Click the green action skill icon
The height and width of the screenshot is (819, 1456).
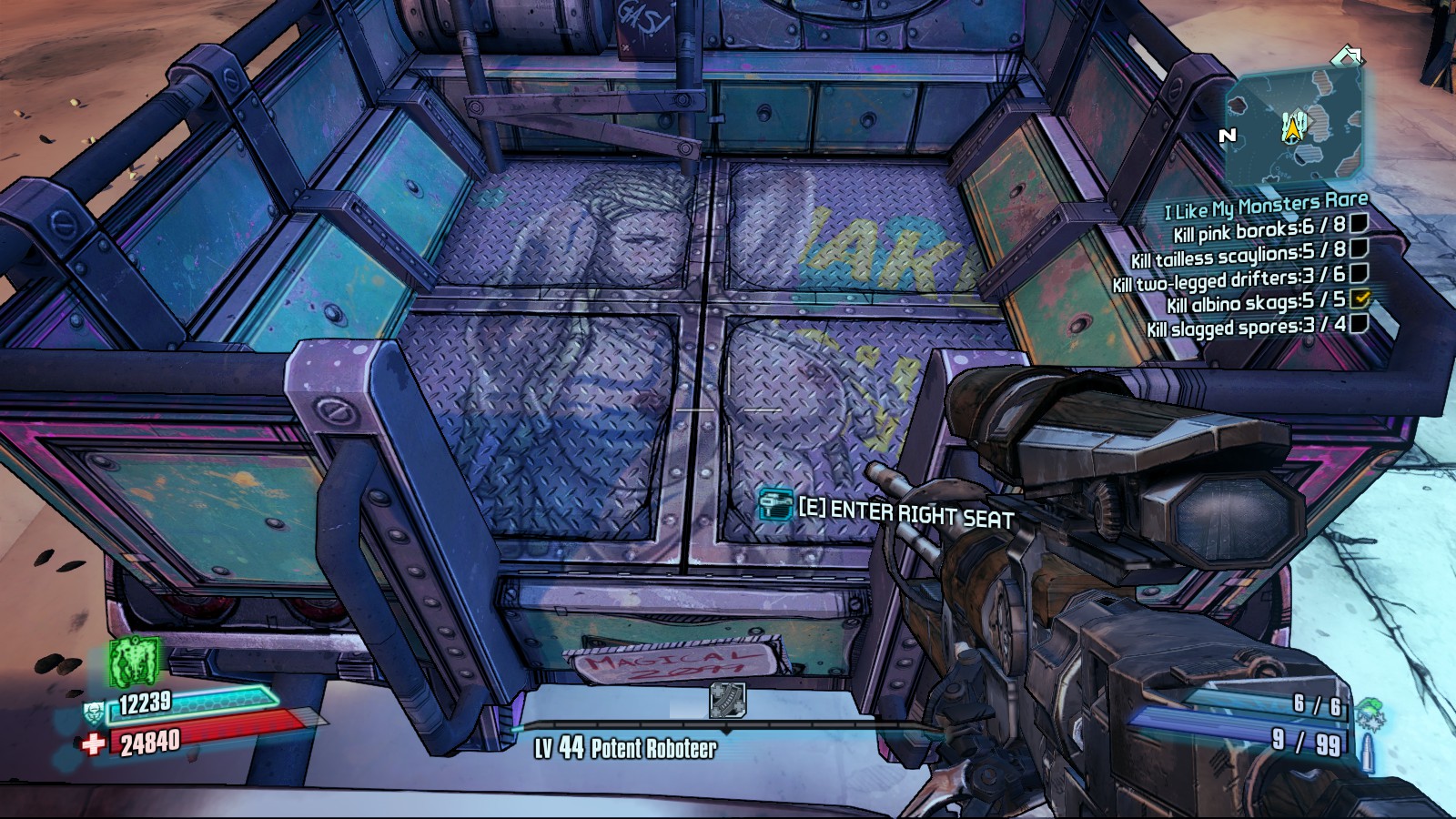tap(135, 661)
